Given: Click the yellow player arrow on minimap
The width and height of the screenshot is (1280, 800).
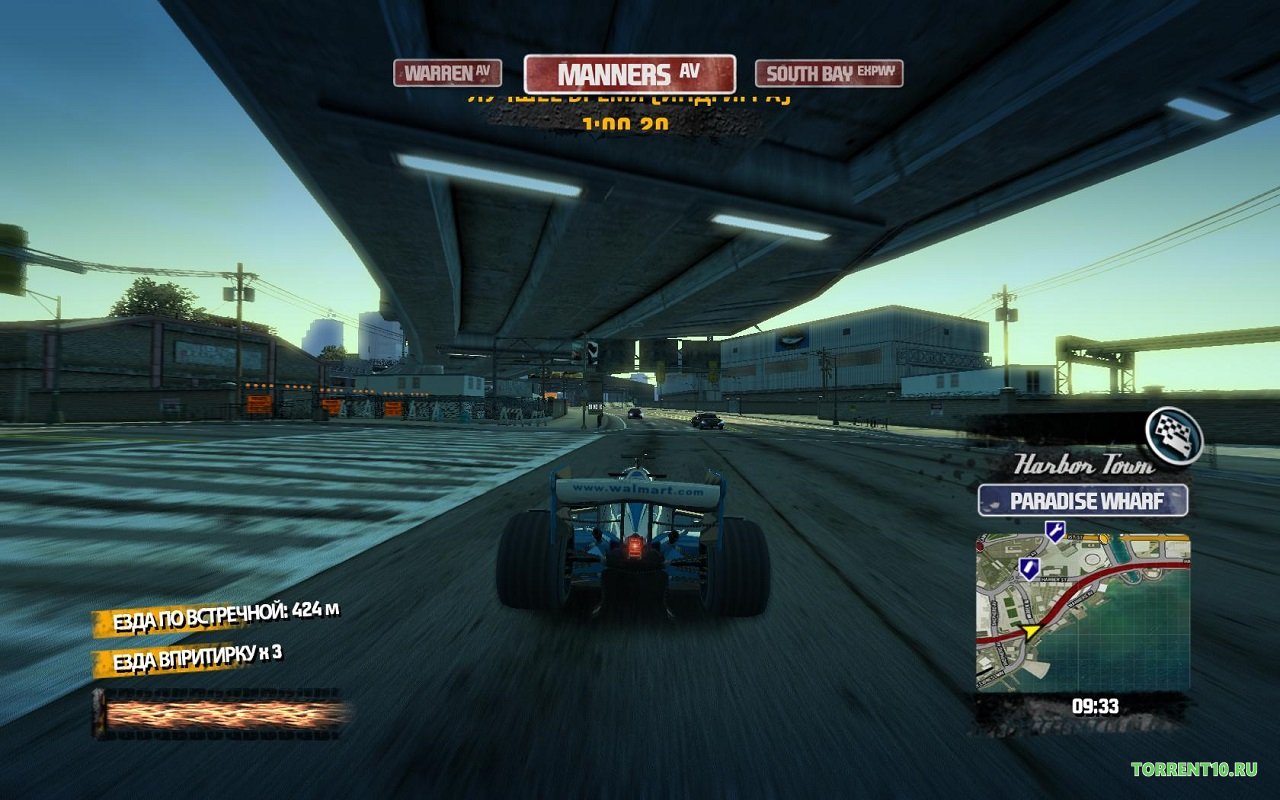Looking at the screenshot, I should [x=1031, y=632].
